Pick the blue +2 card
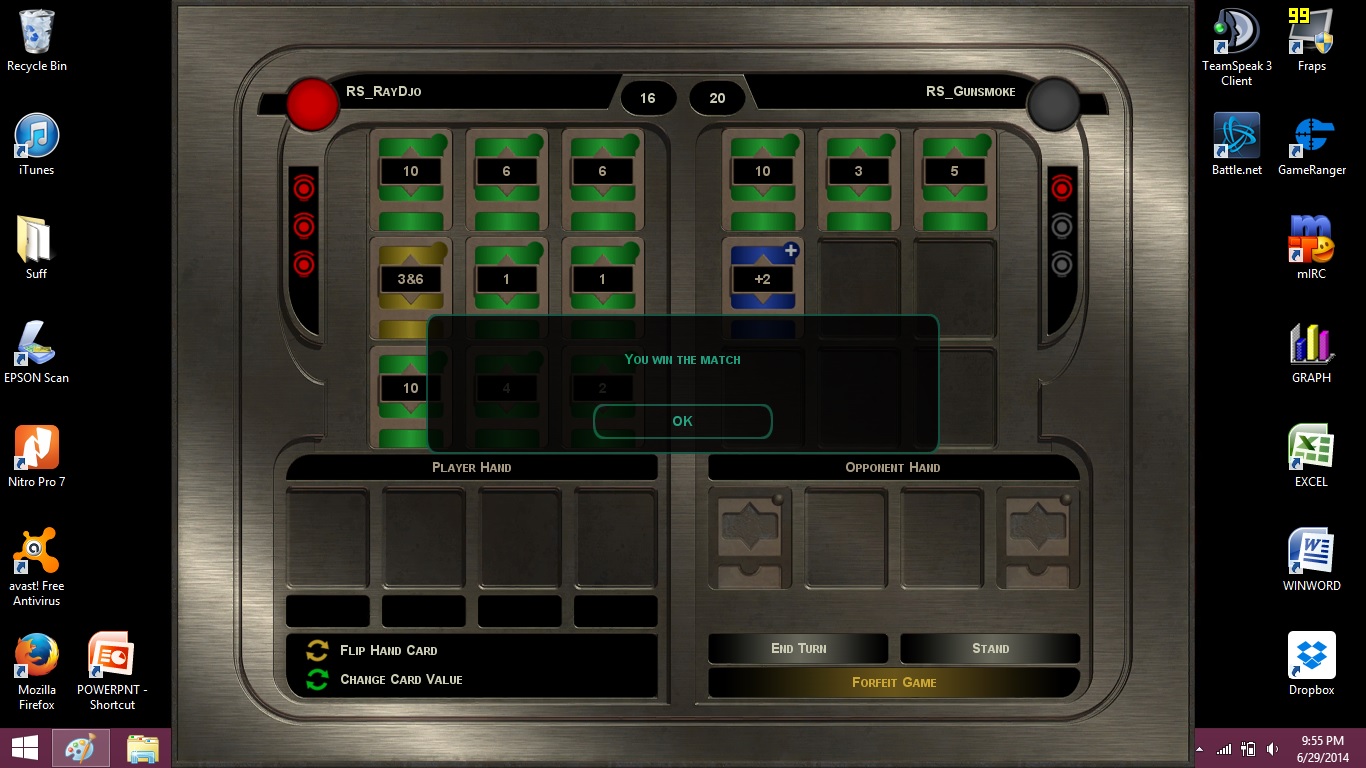The width and height of the screenshot is (1366, 768). pos(762,279)
